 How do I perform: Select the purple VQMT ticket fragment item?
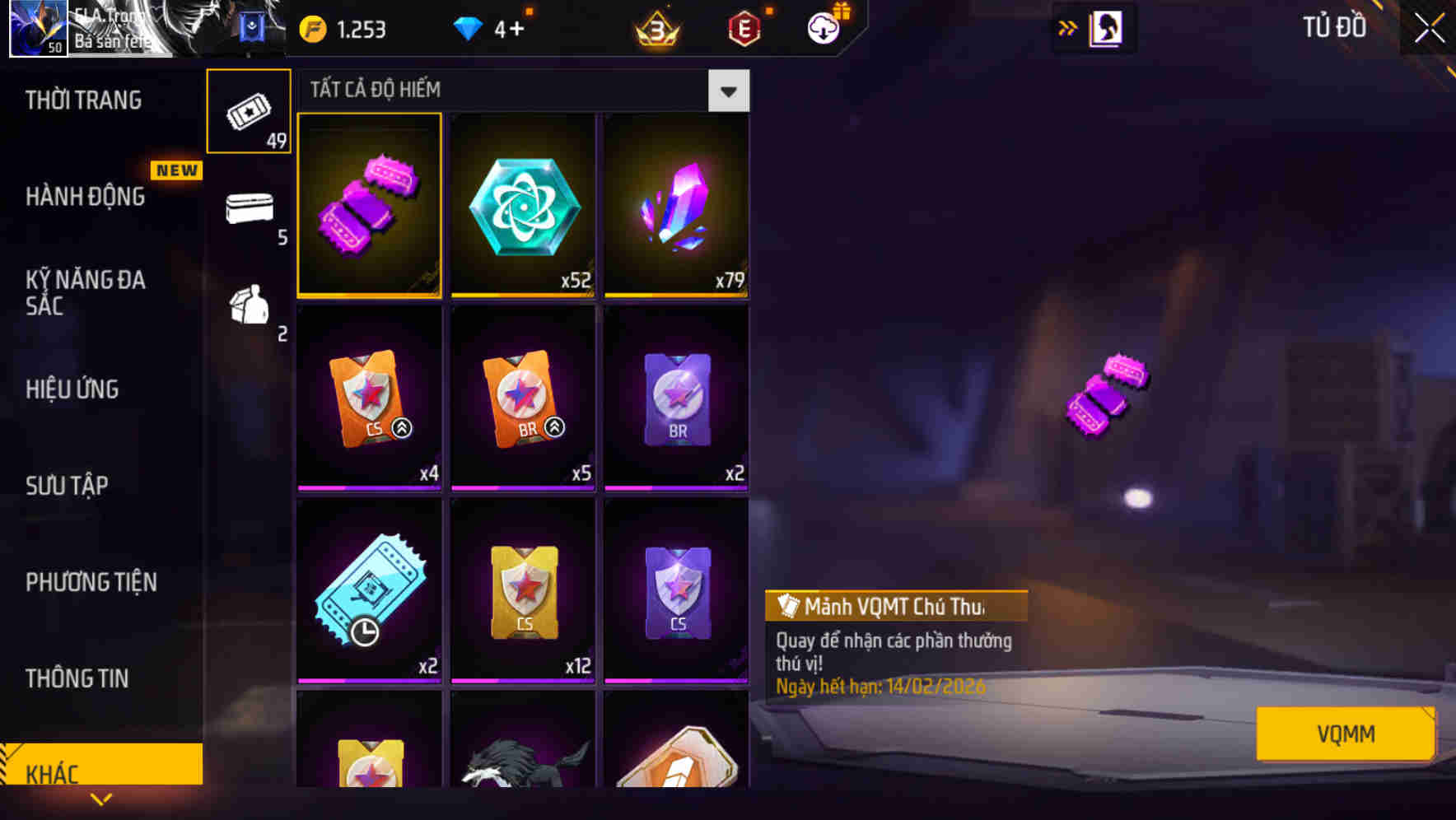tap(369, 206)
